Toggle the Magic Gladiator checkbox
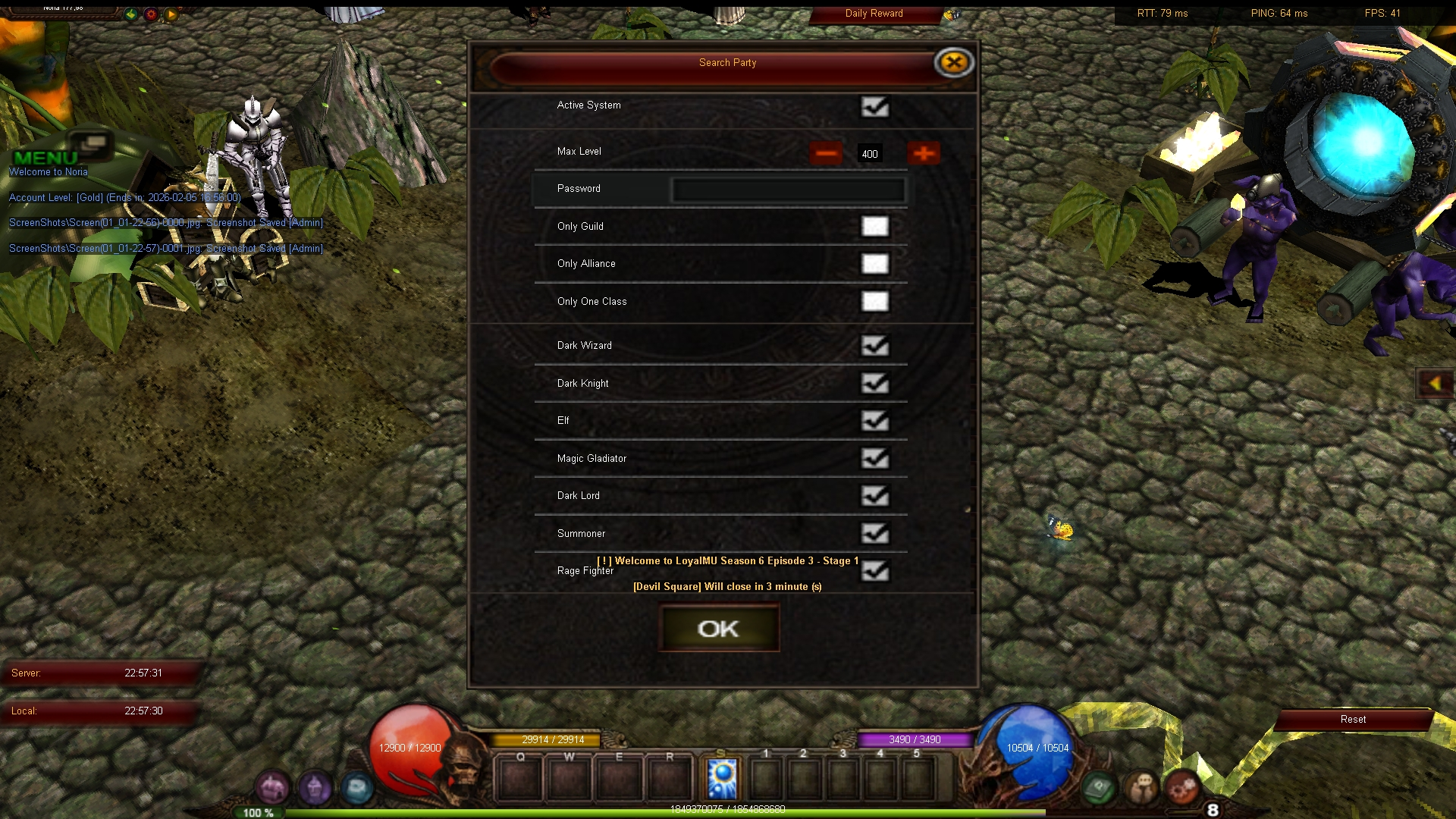This screenshot has height=819, width=1456. click(874, 459)
